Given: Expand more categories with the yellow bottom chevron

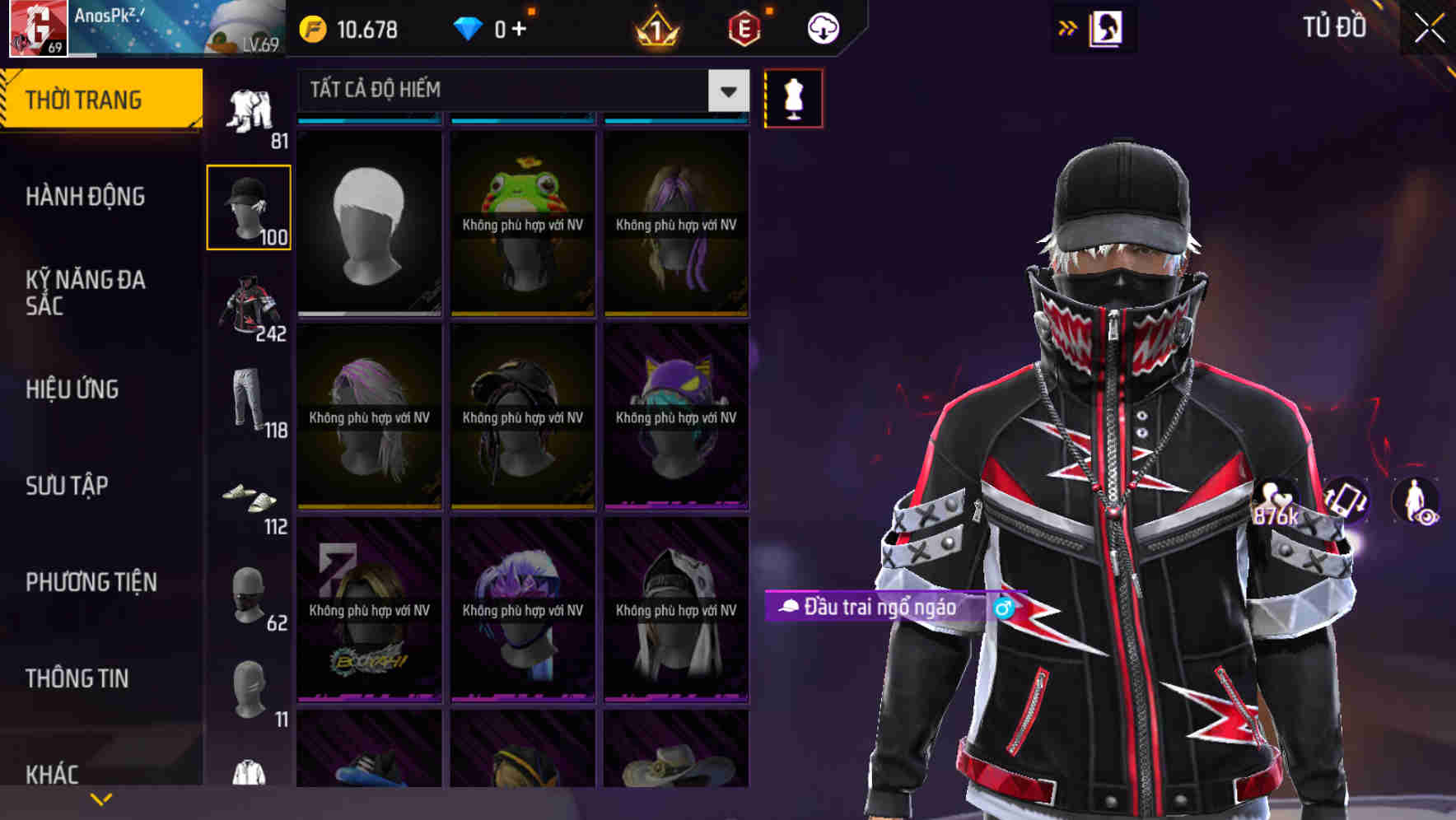Looking at the screenshot, I should [x=101, y=797].
